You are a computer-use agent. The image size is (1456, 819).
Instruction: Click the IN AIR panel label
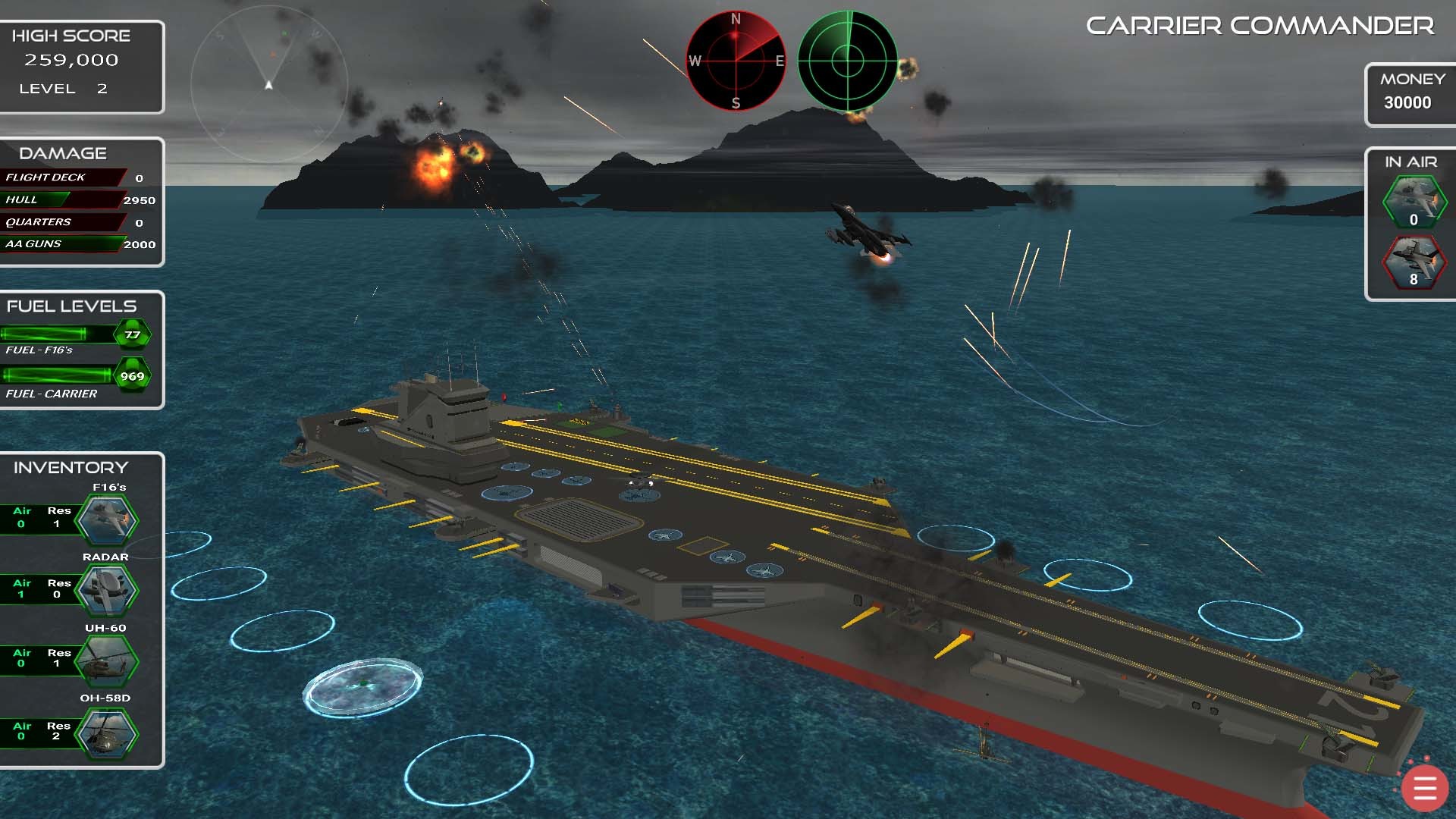point(1410,162)
